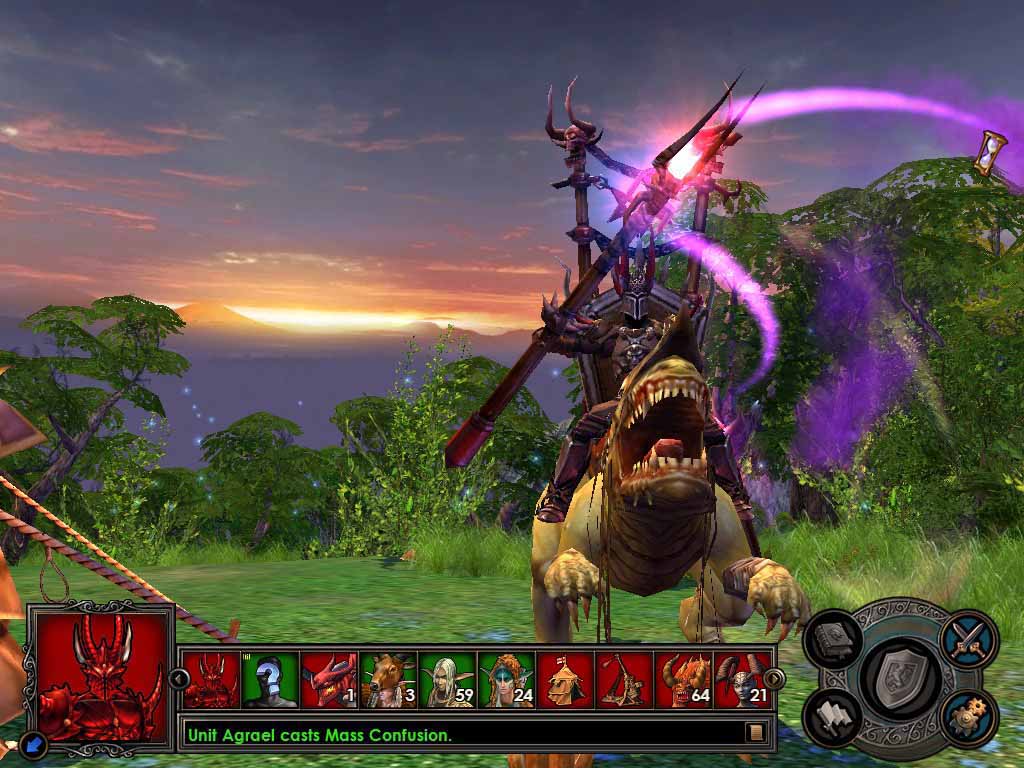The image size is (1024, 768).
Task: Select the blonde elf stack of 59
Action: (x=447, y=680)
